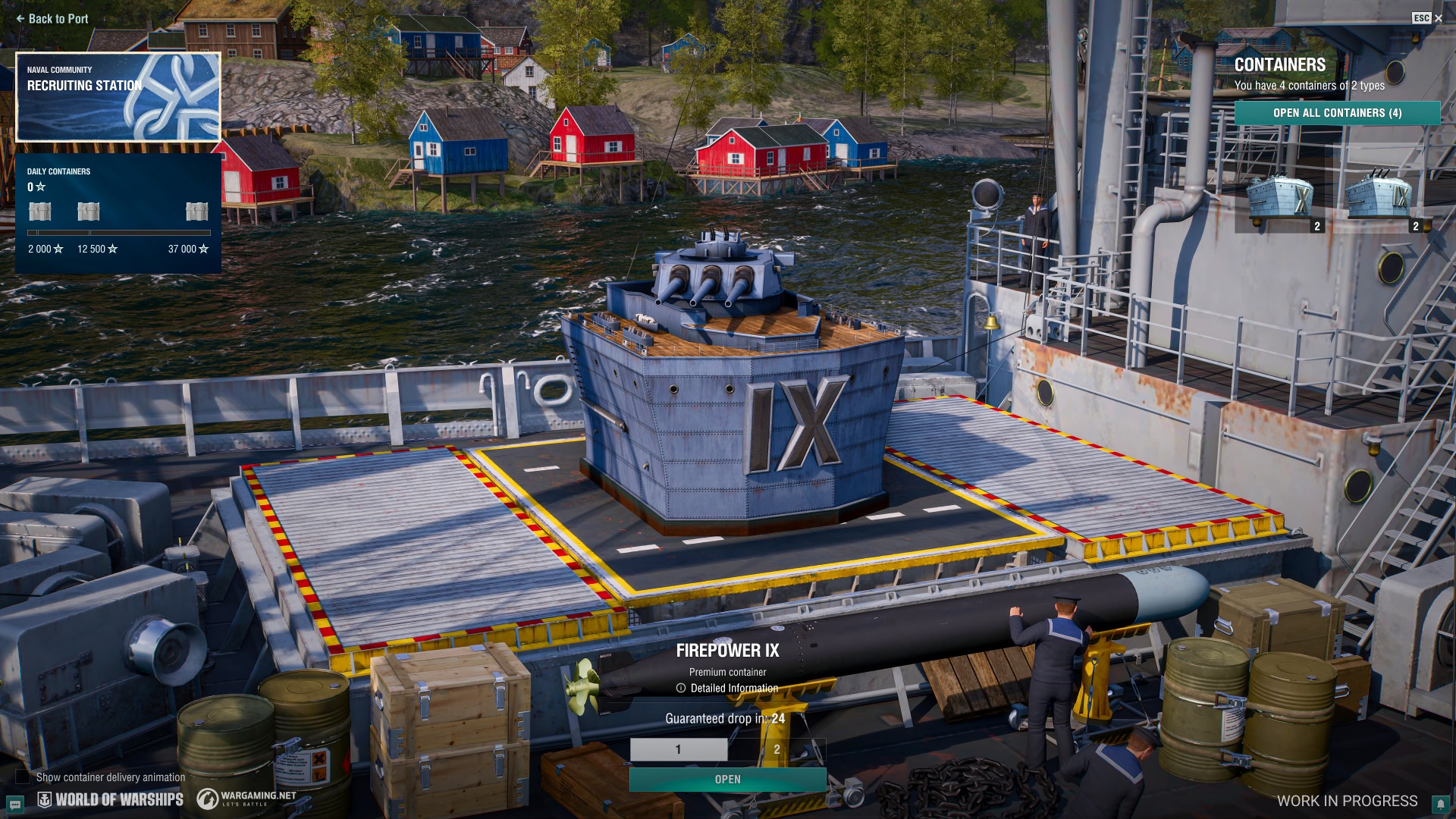Open the Daily Containers progress panel
This screenshot has width=1456, height=819.
pyautogui.click(x=118, y=214)
